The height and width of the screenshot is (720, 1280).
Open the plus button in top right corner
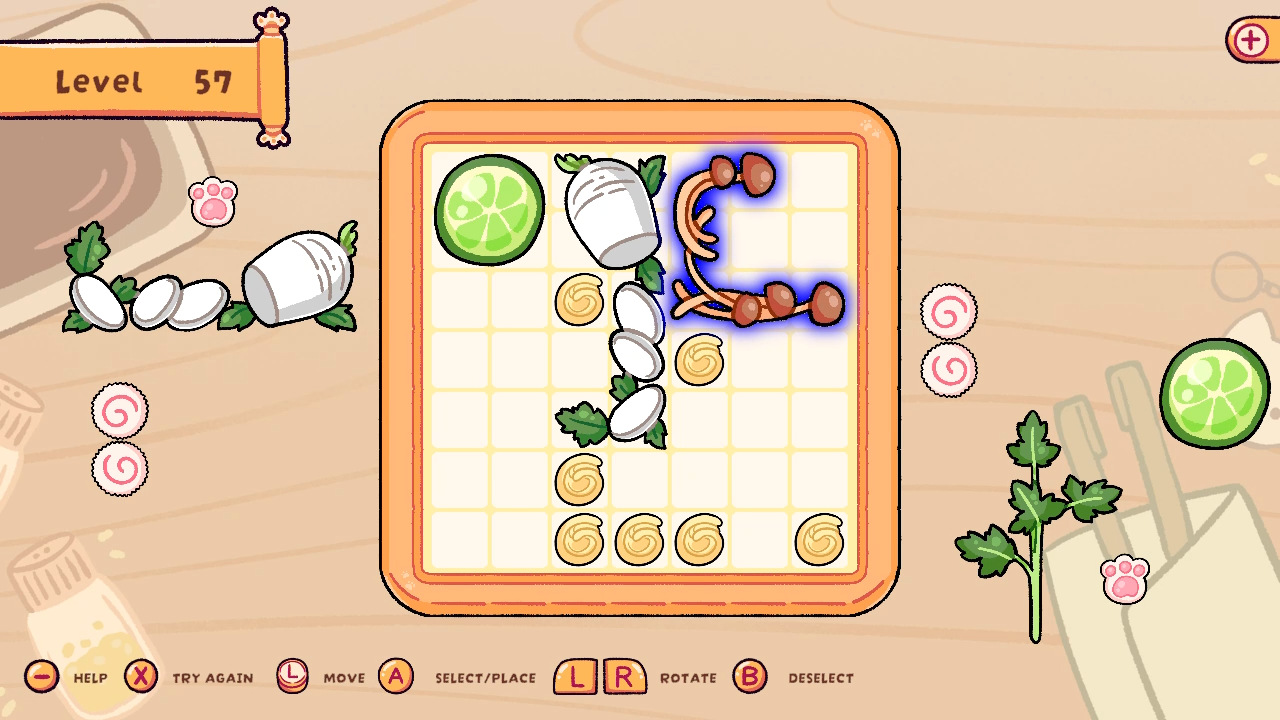pos(1251,41)
